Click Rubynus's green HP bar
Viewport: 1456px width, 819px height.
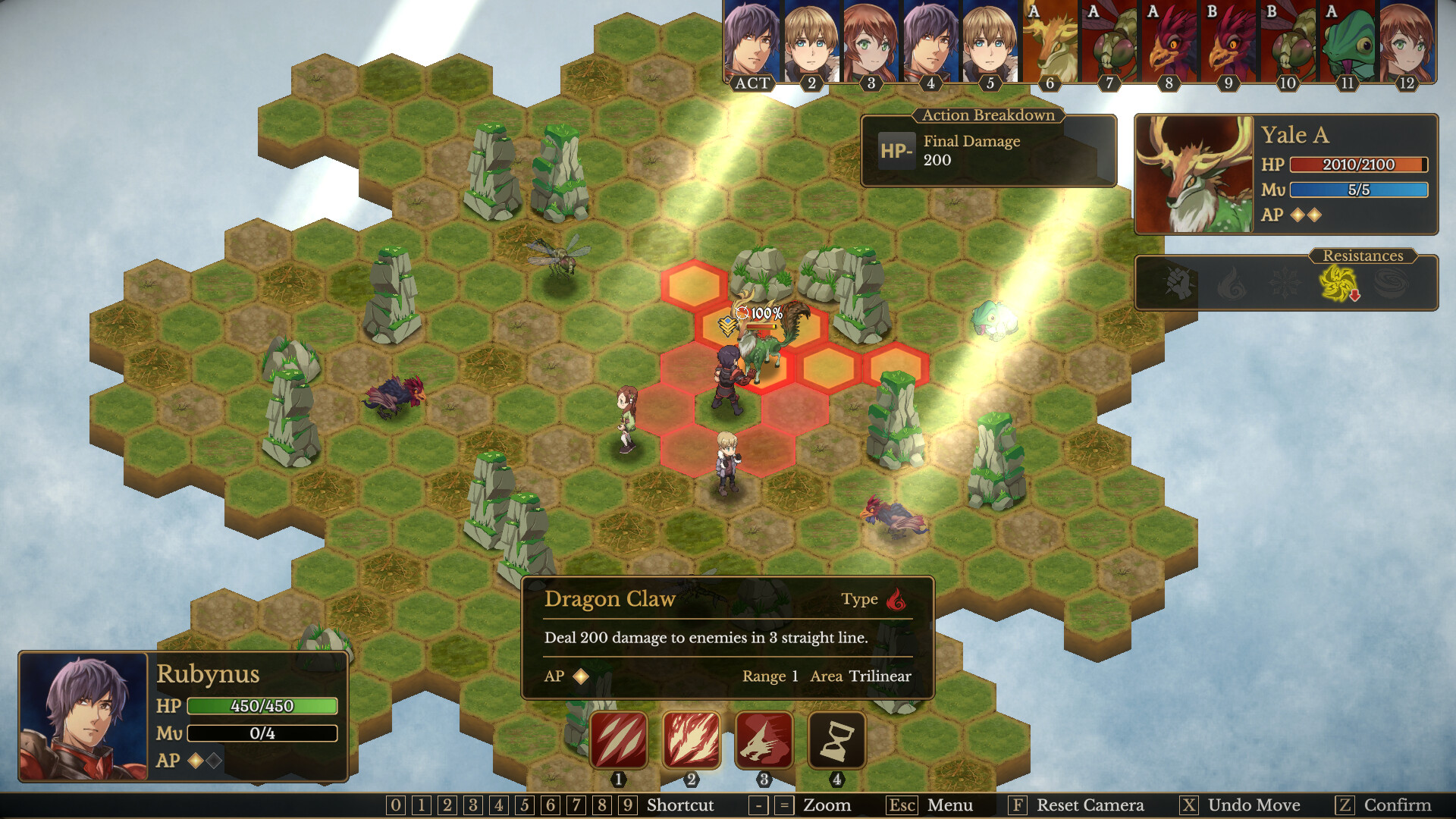coord(262,707)
